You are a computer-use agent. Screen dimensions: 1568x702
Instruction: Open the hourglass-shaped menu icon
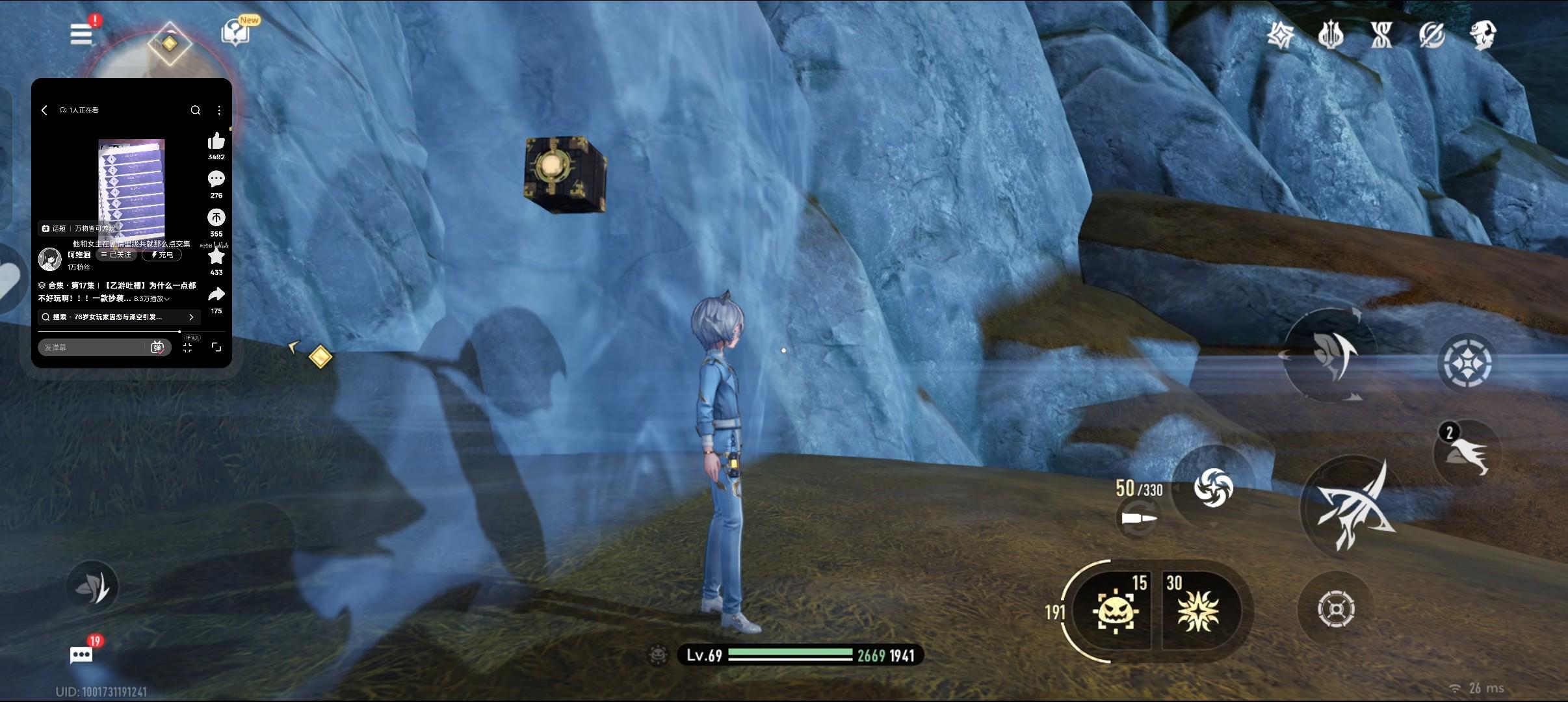coord(1381,34)
